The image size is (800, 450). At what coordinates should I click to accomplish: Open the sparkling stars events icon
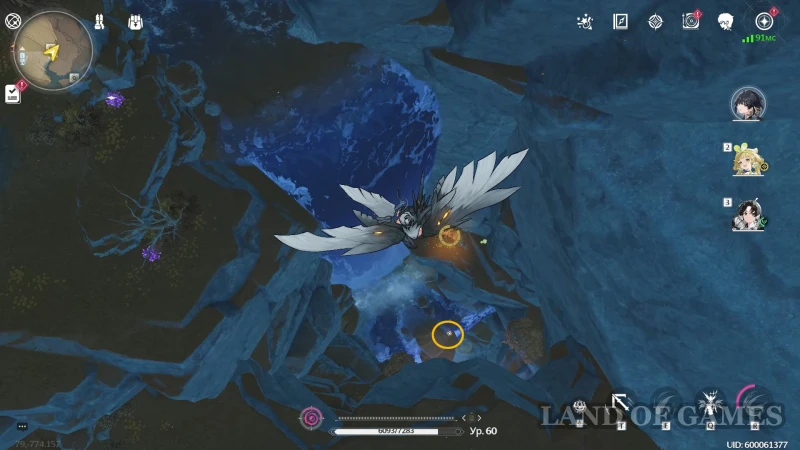point(586,21)
